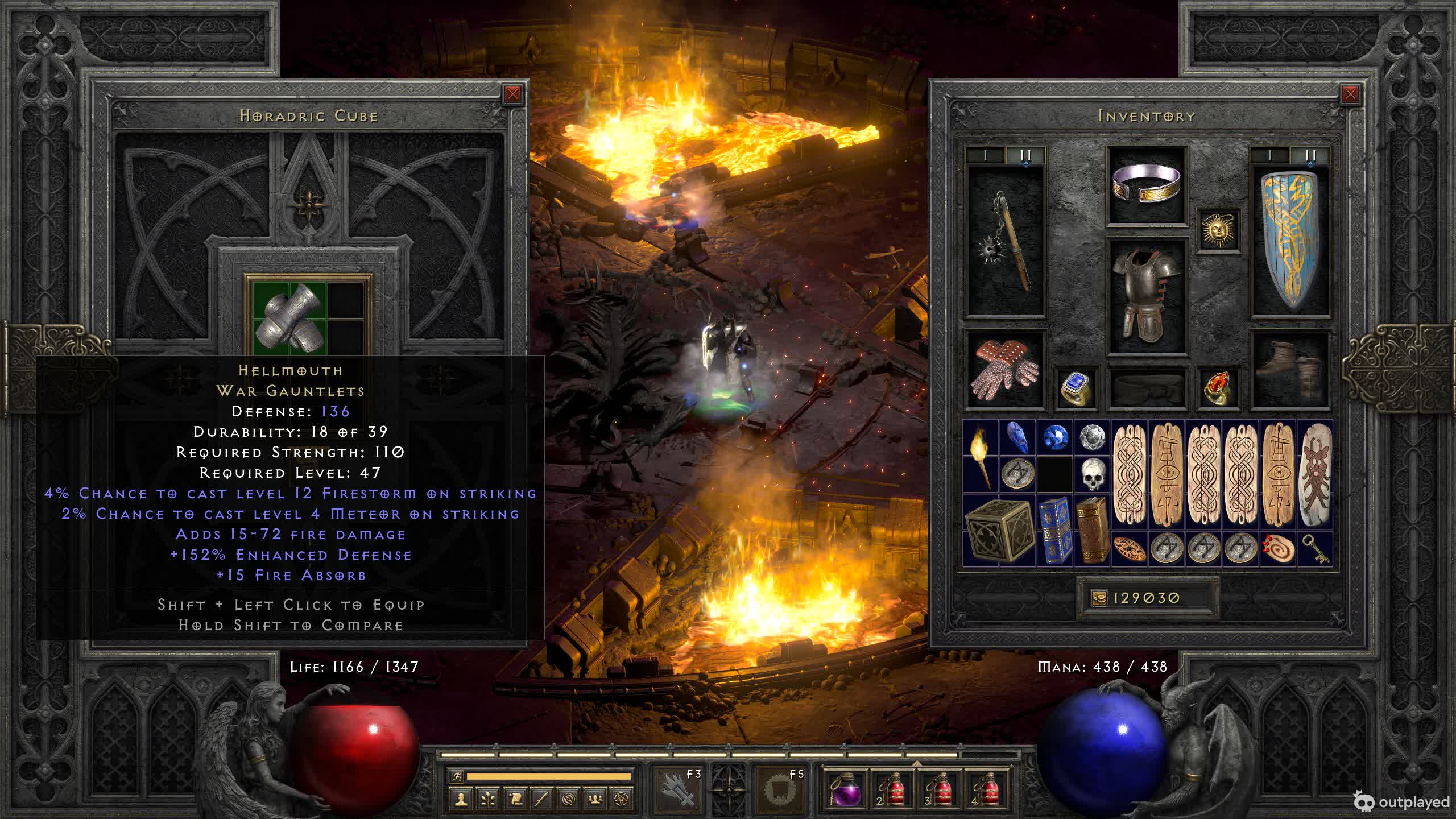Select the white bone charm with red figure
The height and width of the screenshot is (819, 1456).
tap(1315, 475)
